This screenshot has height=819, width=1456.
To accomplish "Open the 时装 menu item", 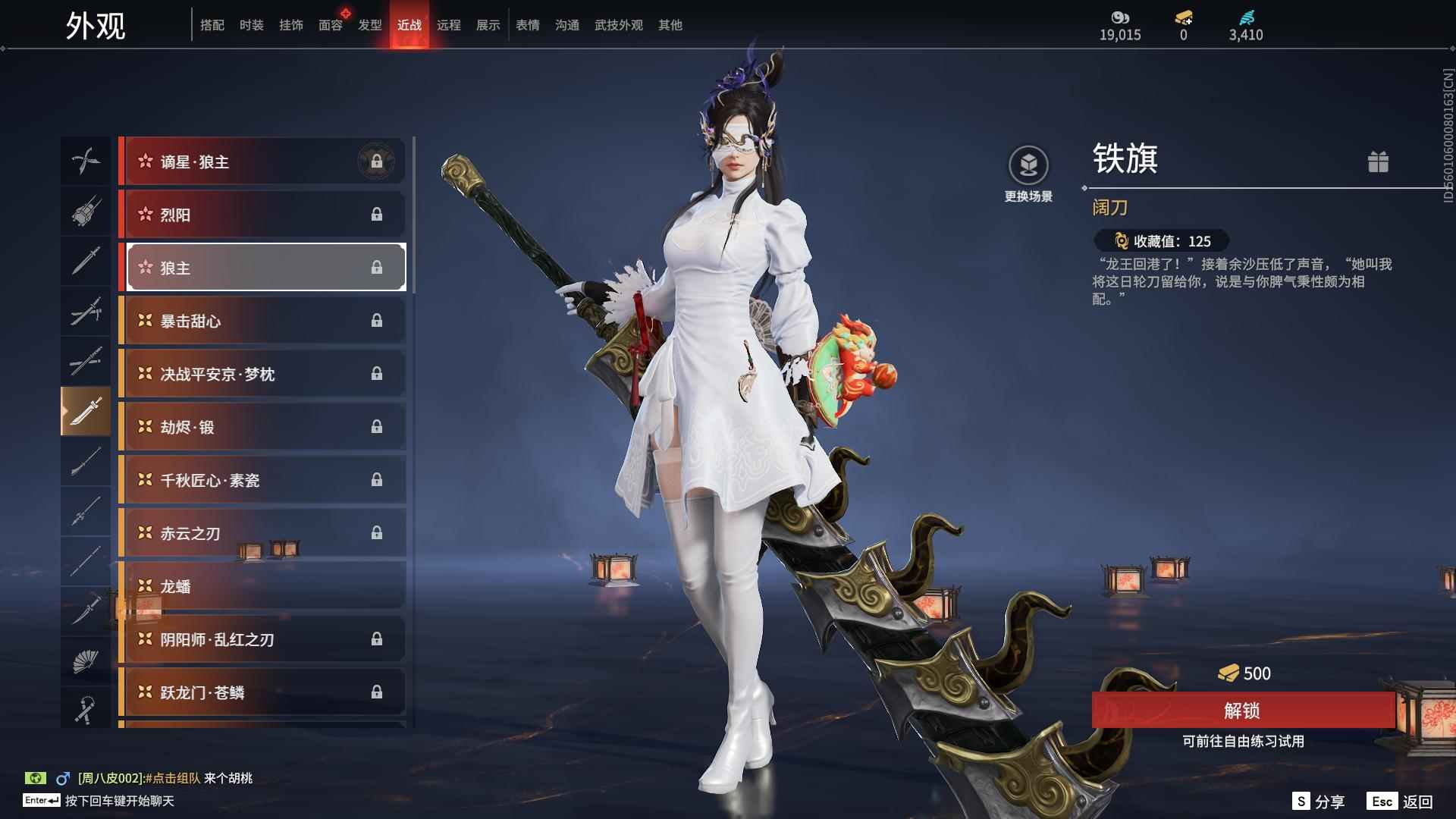I will click(250, 25).
